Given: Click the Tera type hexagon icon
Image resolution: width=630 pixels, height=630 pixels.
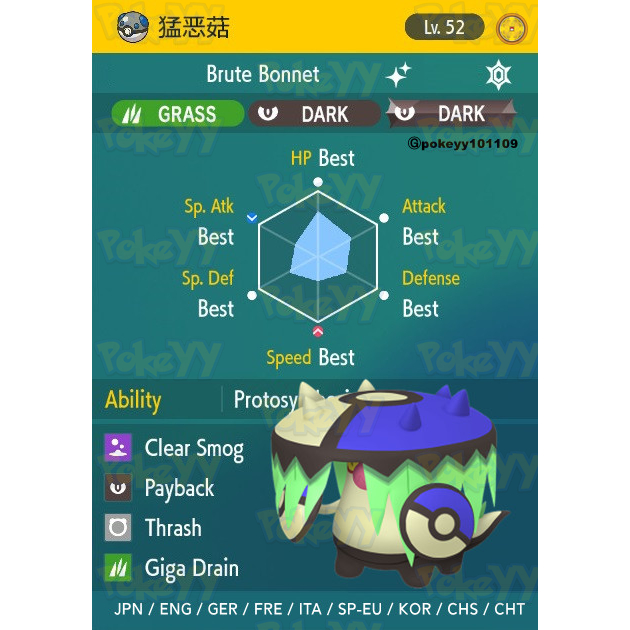Looking at the screenshot, I should point(497,75).
